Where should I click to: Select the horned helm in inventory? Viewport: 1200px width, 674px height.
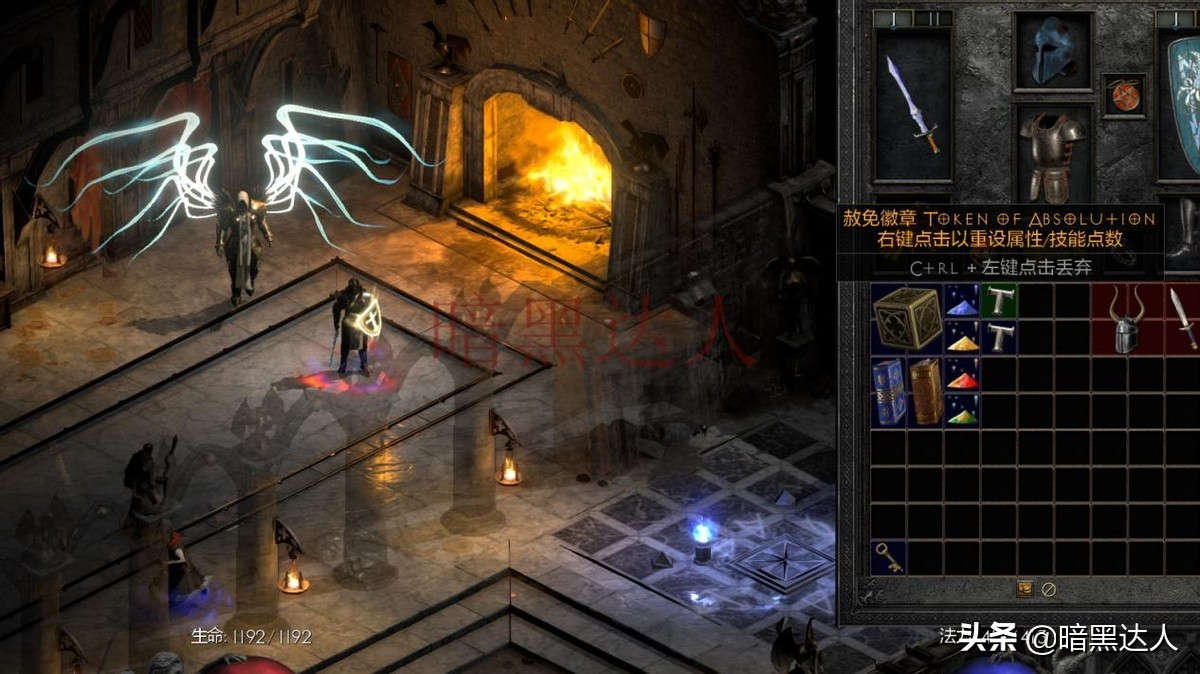1127,318
